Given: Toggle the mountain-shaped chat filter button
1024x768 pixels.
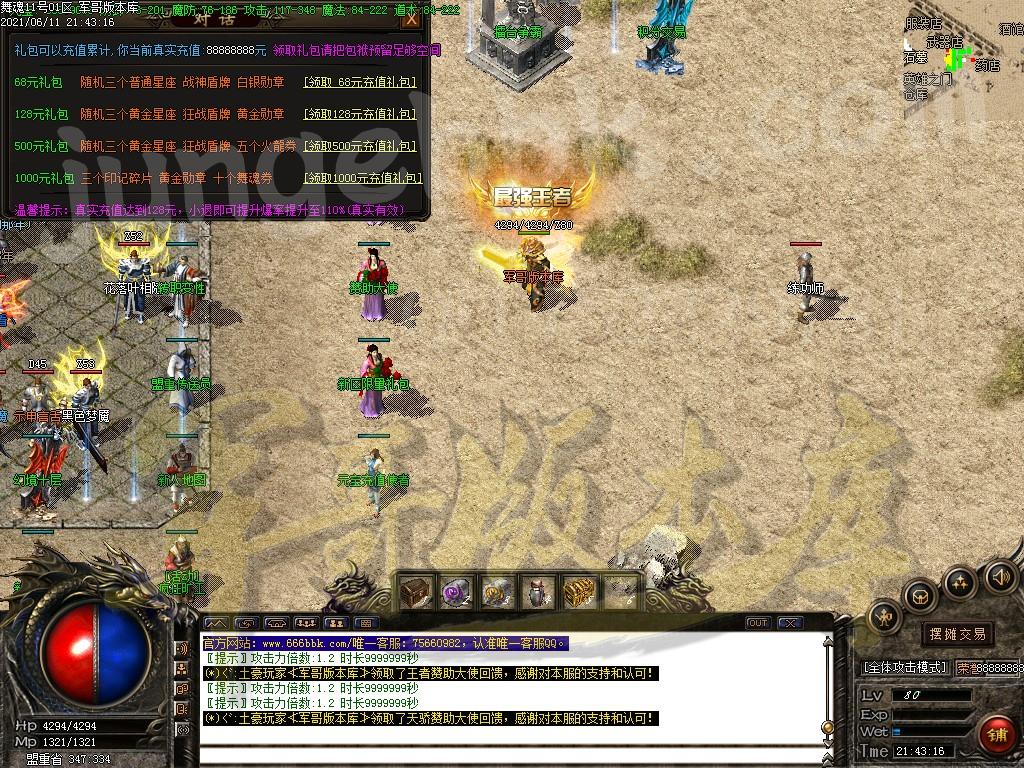Looking at the screenshot, I should 216,623.
